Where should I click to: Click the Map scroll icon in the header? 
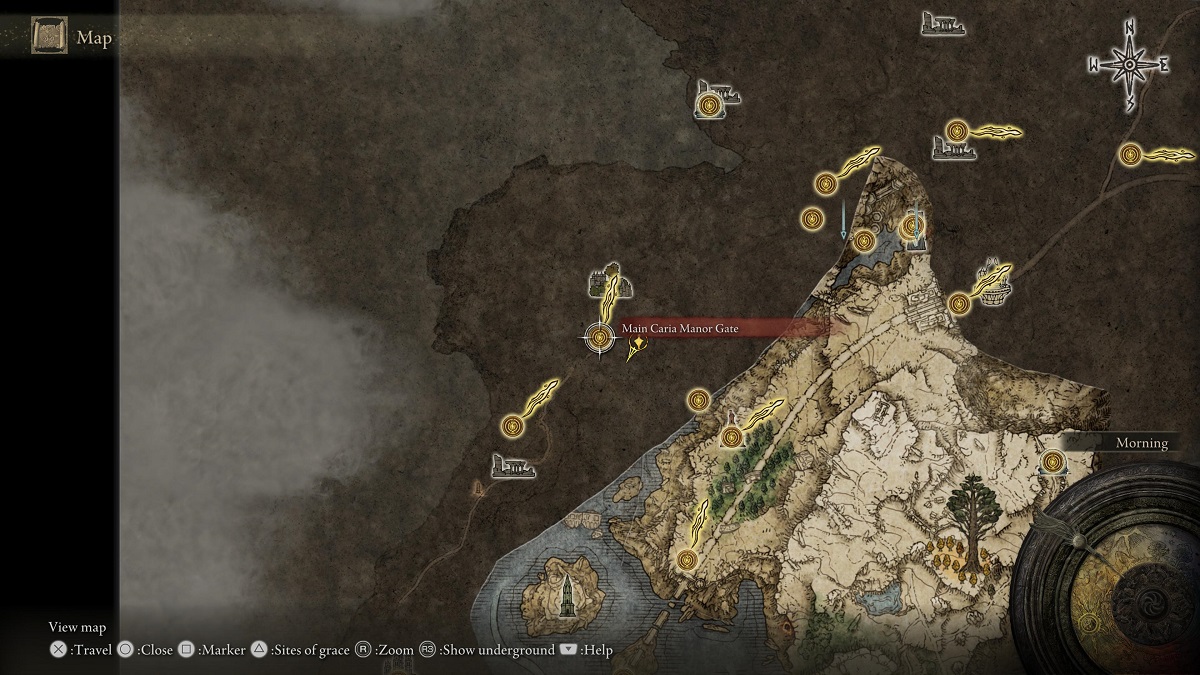(x=48, y=38)
